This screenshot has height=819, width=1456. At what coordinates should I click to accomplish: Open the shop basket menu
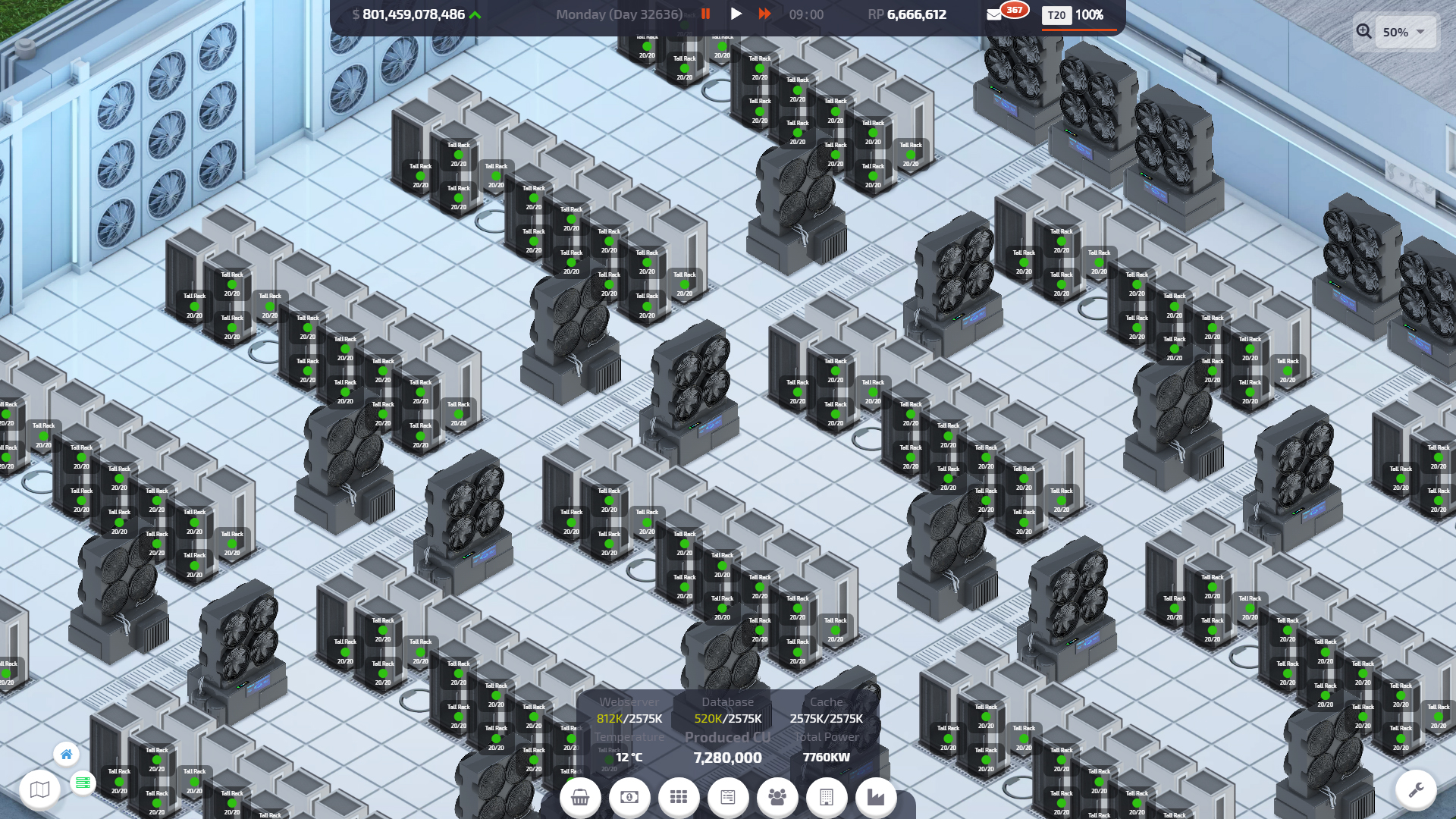tap(580, 797)
